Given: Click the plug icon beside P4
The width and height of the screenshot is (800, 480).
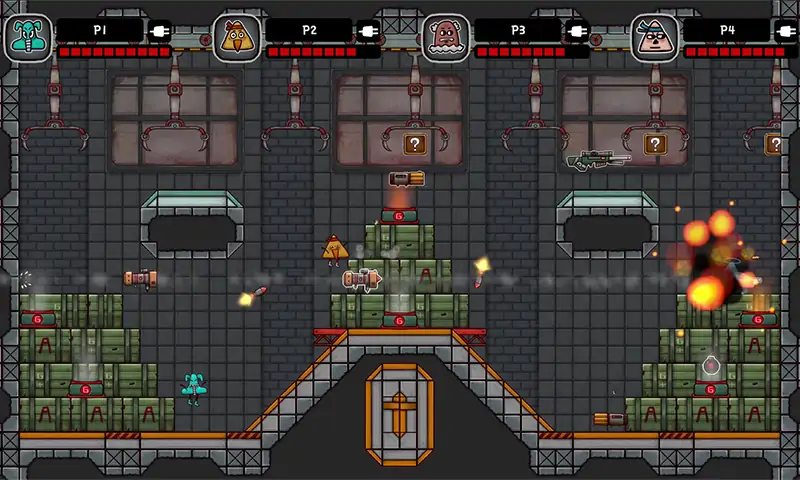Looking at the screenshot, I should pos(785,31).
